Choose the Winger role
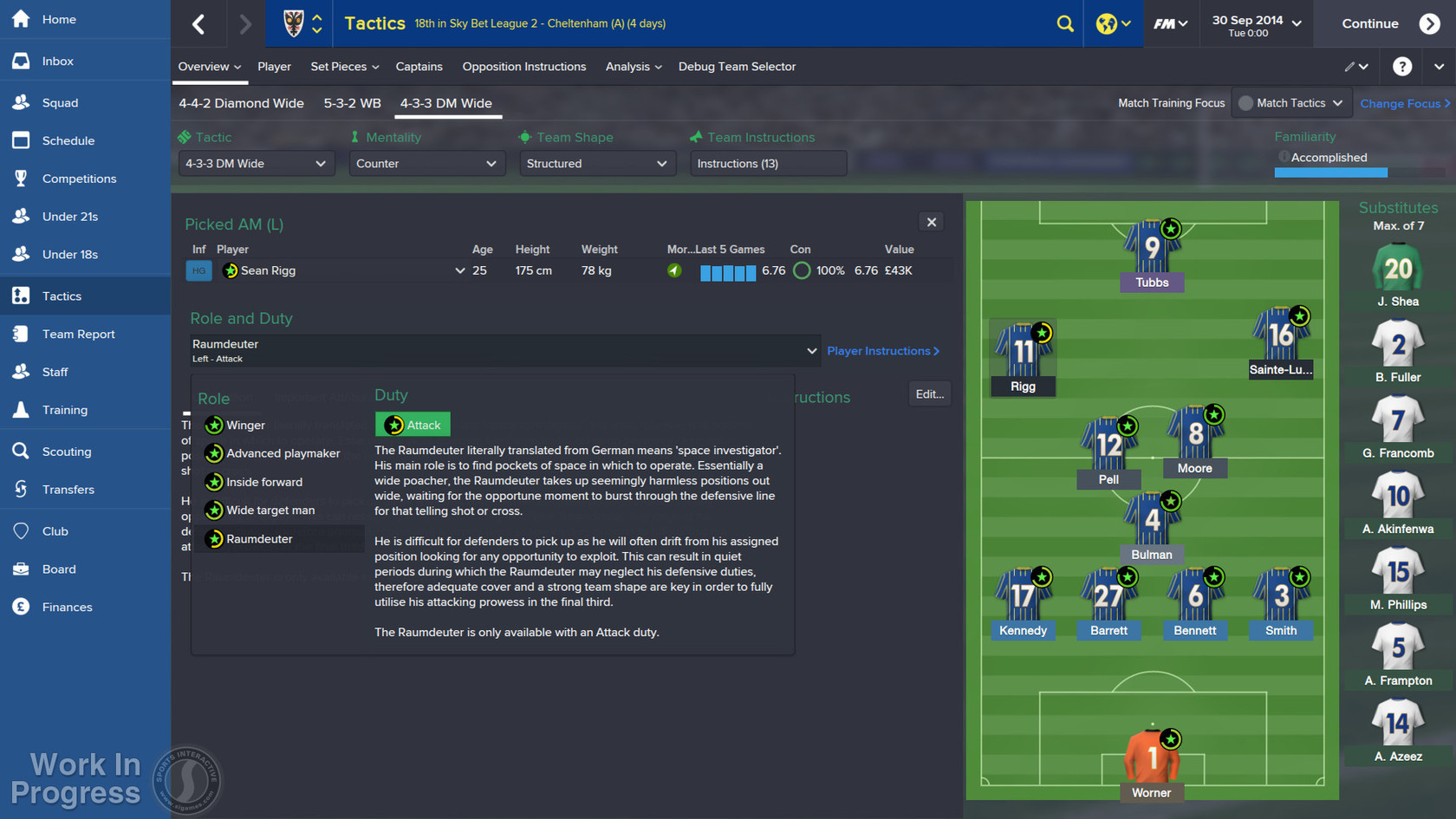1456x819 pixels. point(245,426)
